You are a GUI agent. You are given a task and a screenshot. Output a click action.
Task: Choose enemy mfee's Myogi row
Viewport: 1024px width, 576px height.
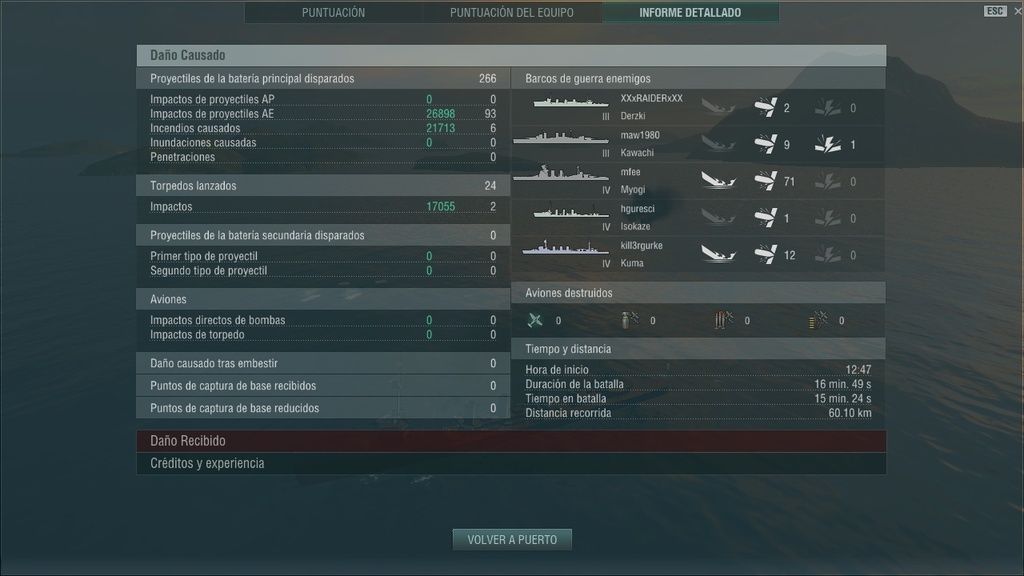(x=698, y=181)
